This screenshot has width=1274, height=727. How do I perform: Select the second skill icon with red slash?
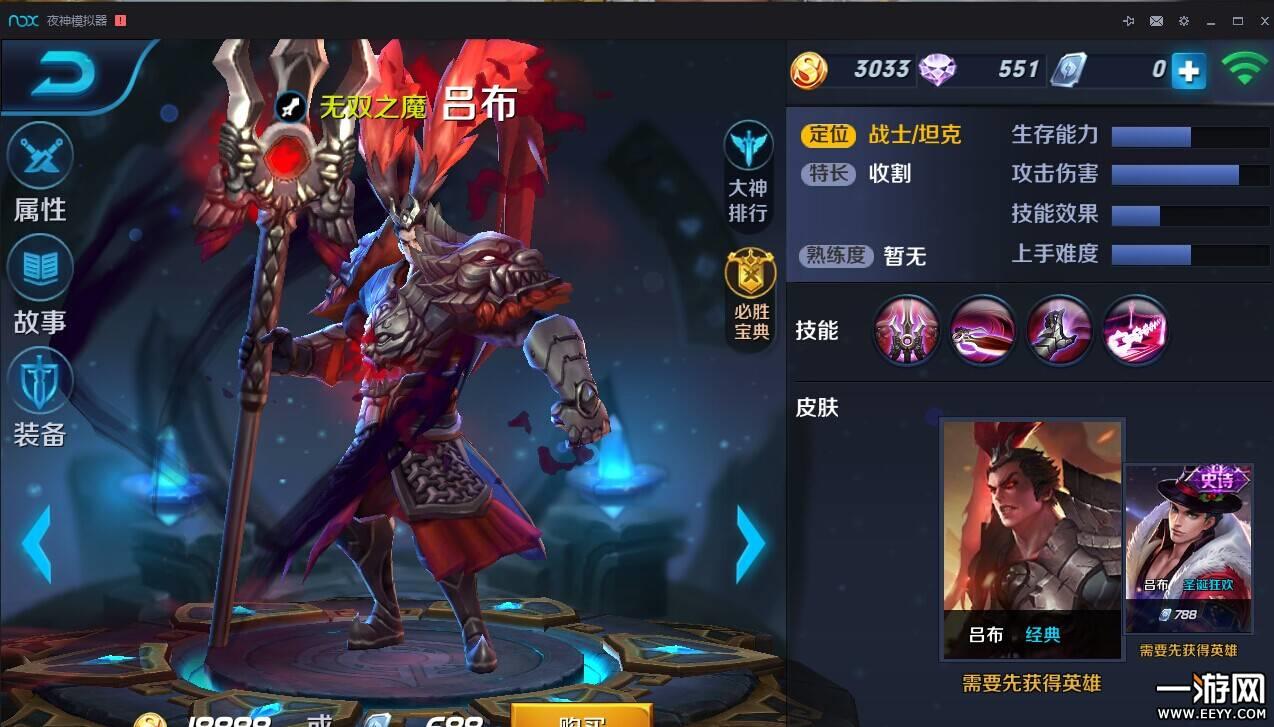point(982,329)
